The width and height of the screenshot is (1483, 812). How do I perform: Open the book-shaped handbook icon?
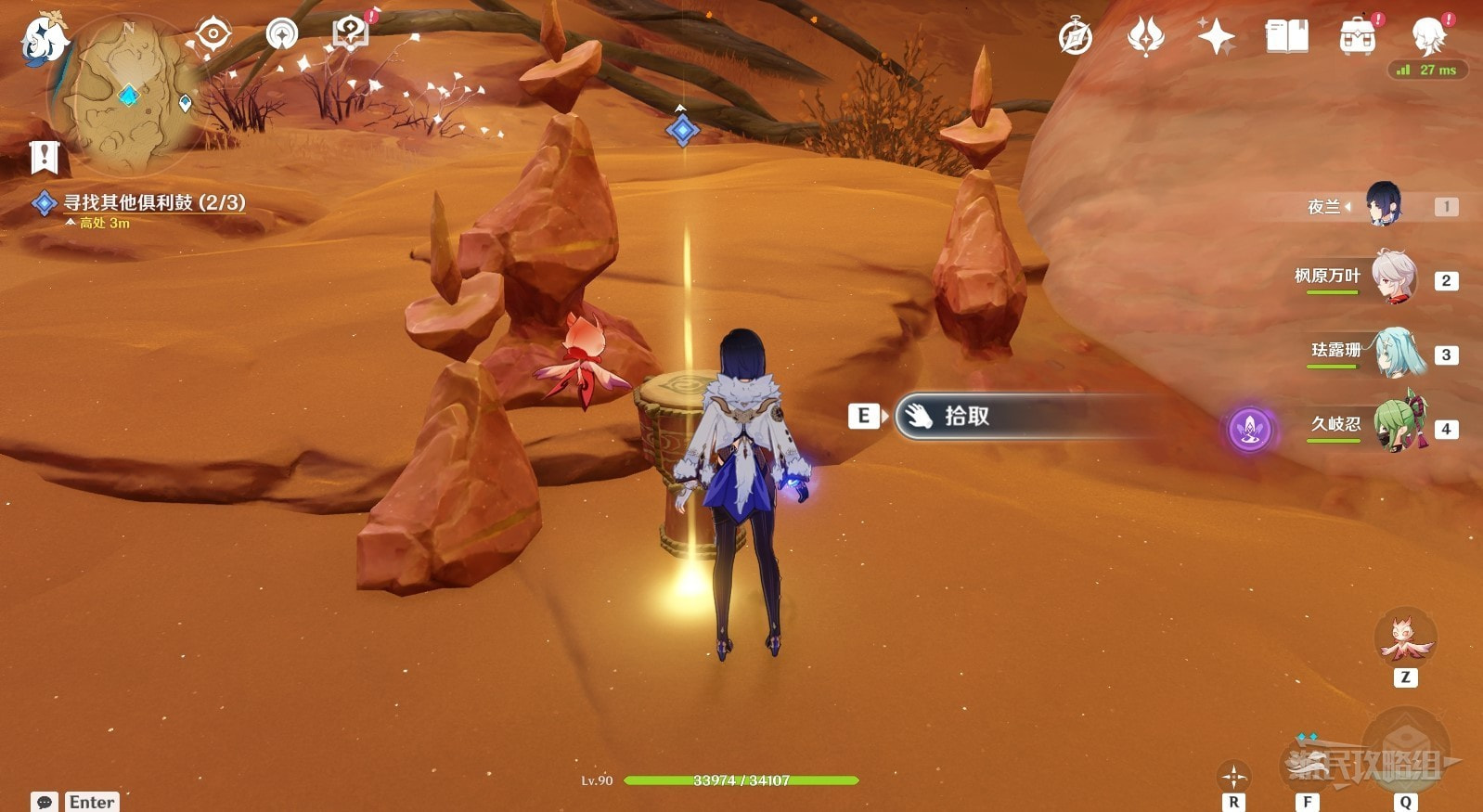coord(1286,37)
